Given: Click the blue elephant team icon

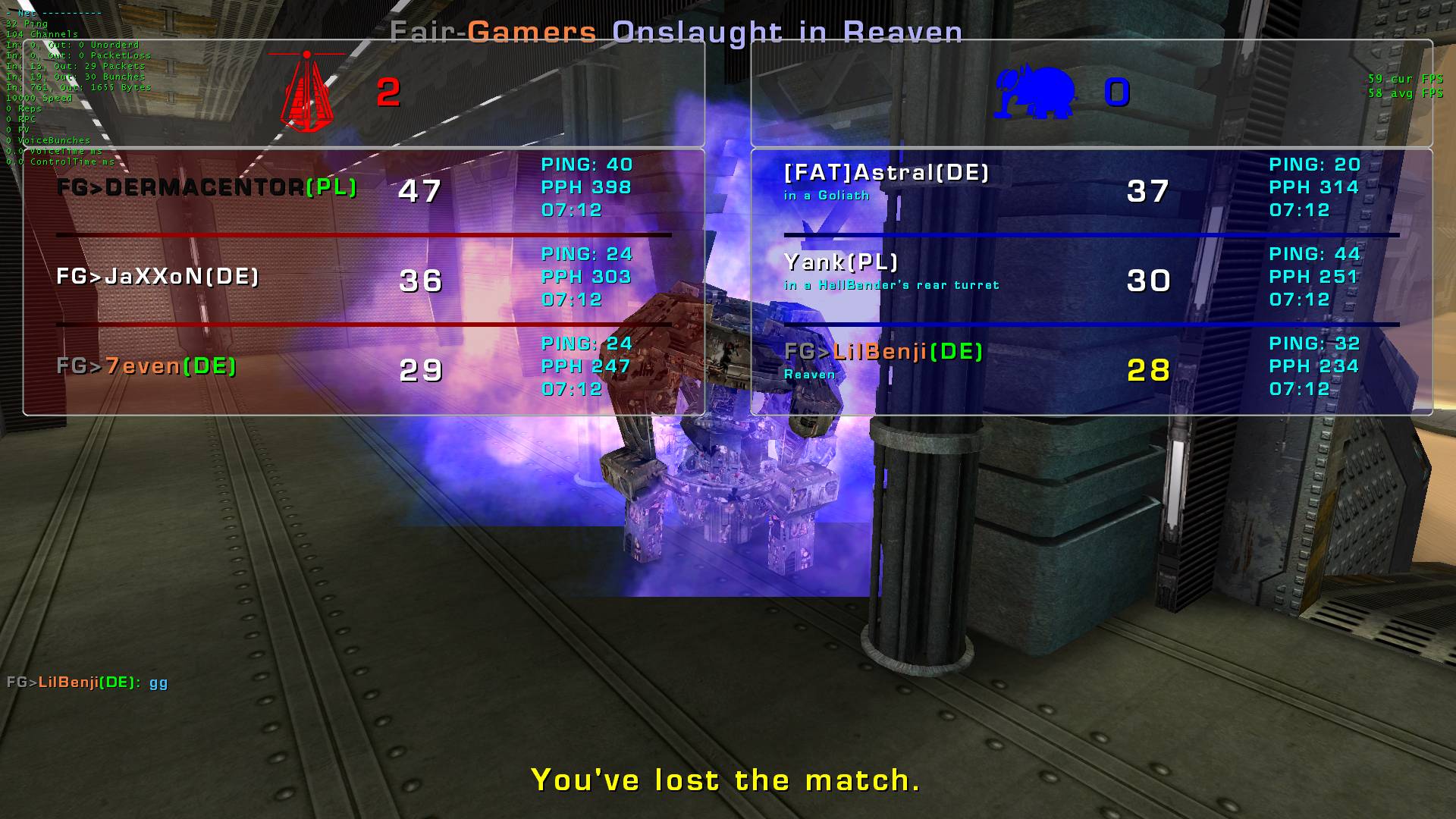Looking at the screenshot, I should tap(1034, 93).
